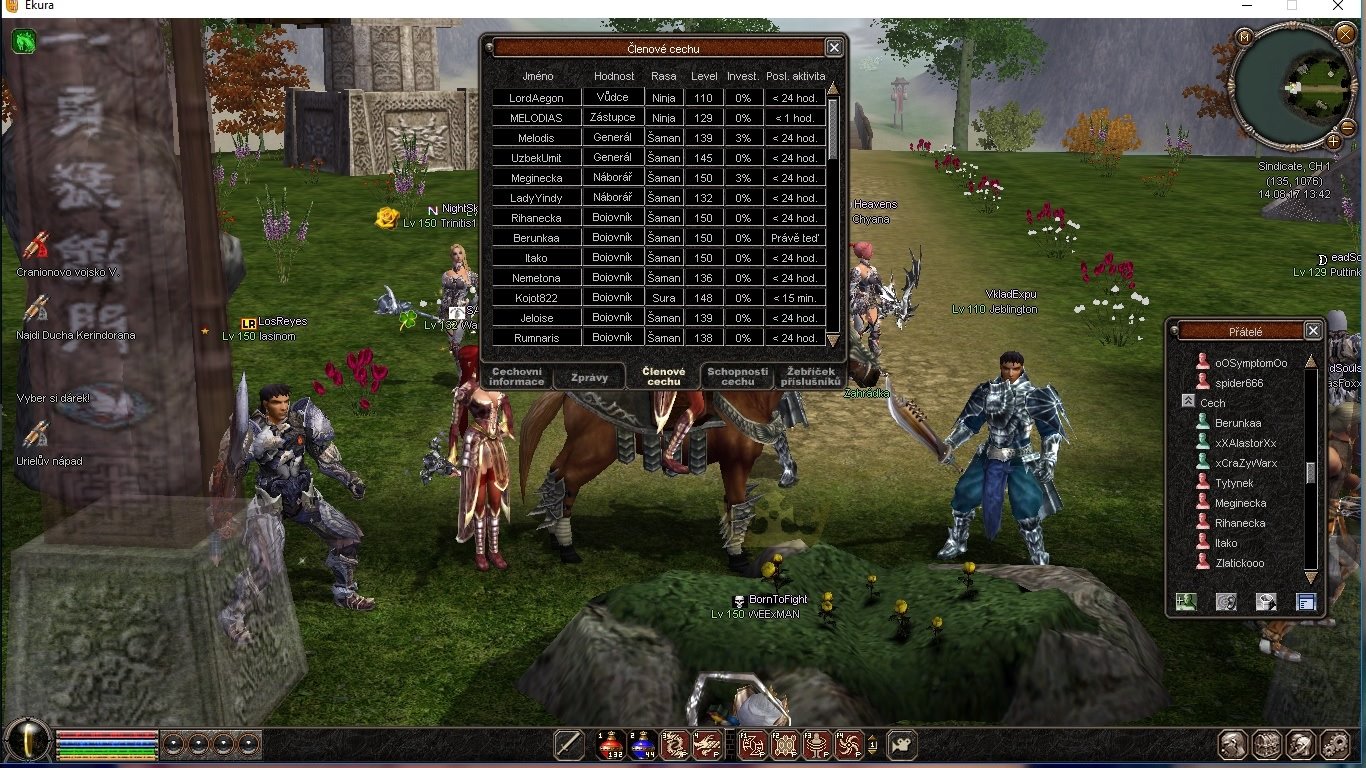The height and width of the screenshot is (768, 1366).
Task: Open the Cranionovo vojsko V. quest scroll
Action: click(37, 246)
